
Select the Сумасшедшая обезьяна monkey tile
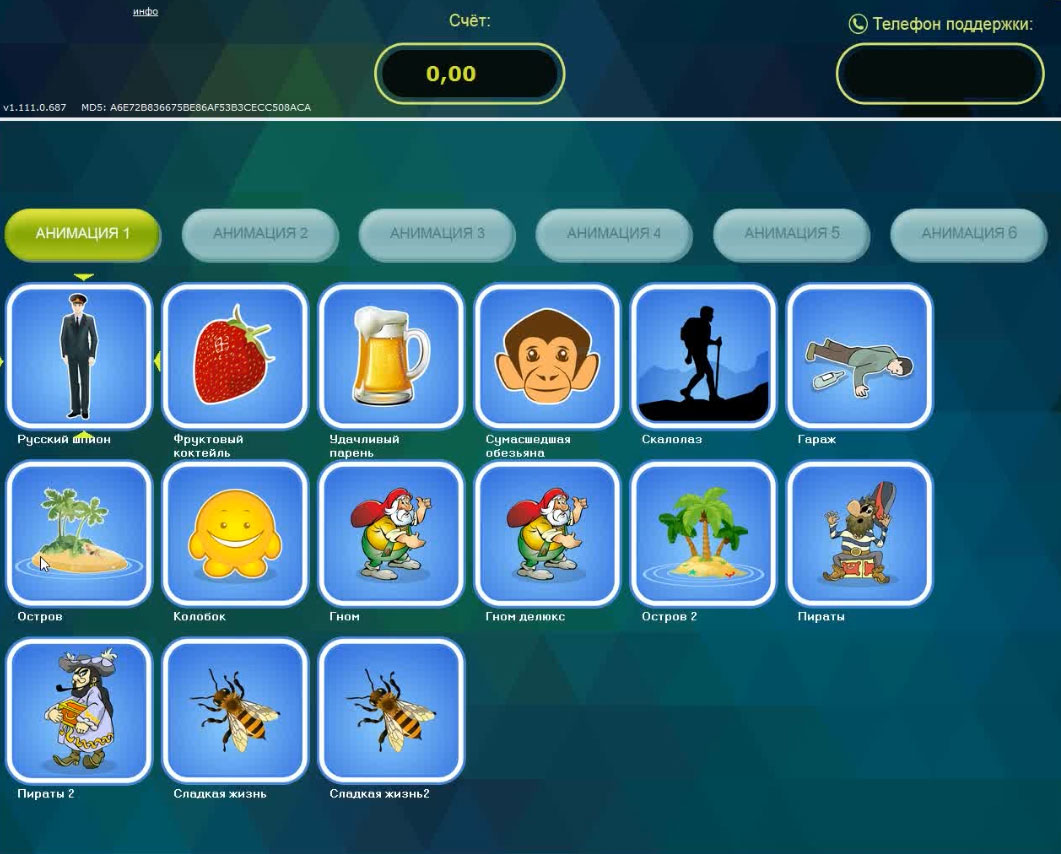click(x=547, y=355)
